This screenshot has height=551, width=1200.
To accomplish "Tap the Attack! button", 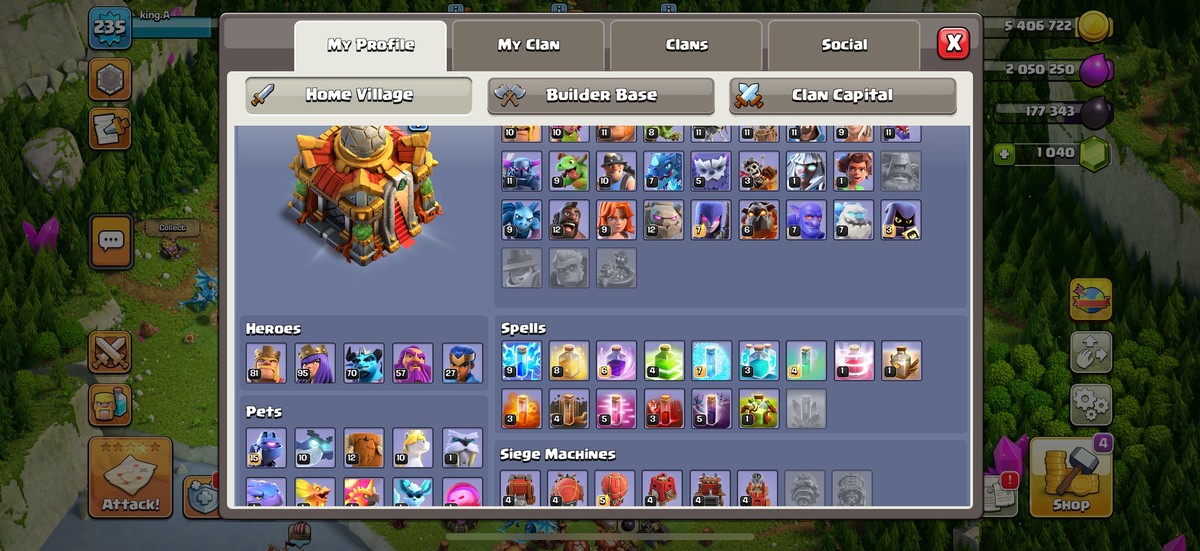I will (130, 478).
